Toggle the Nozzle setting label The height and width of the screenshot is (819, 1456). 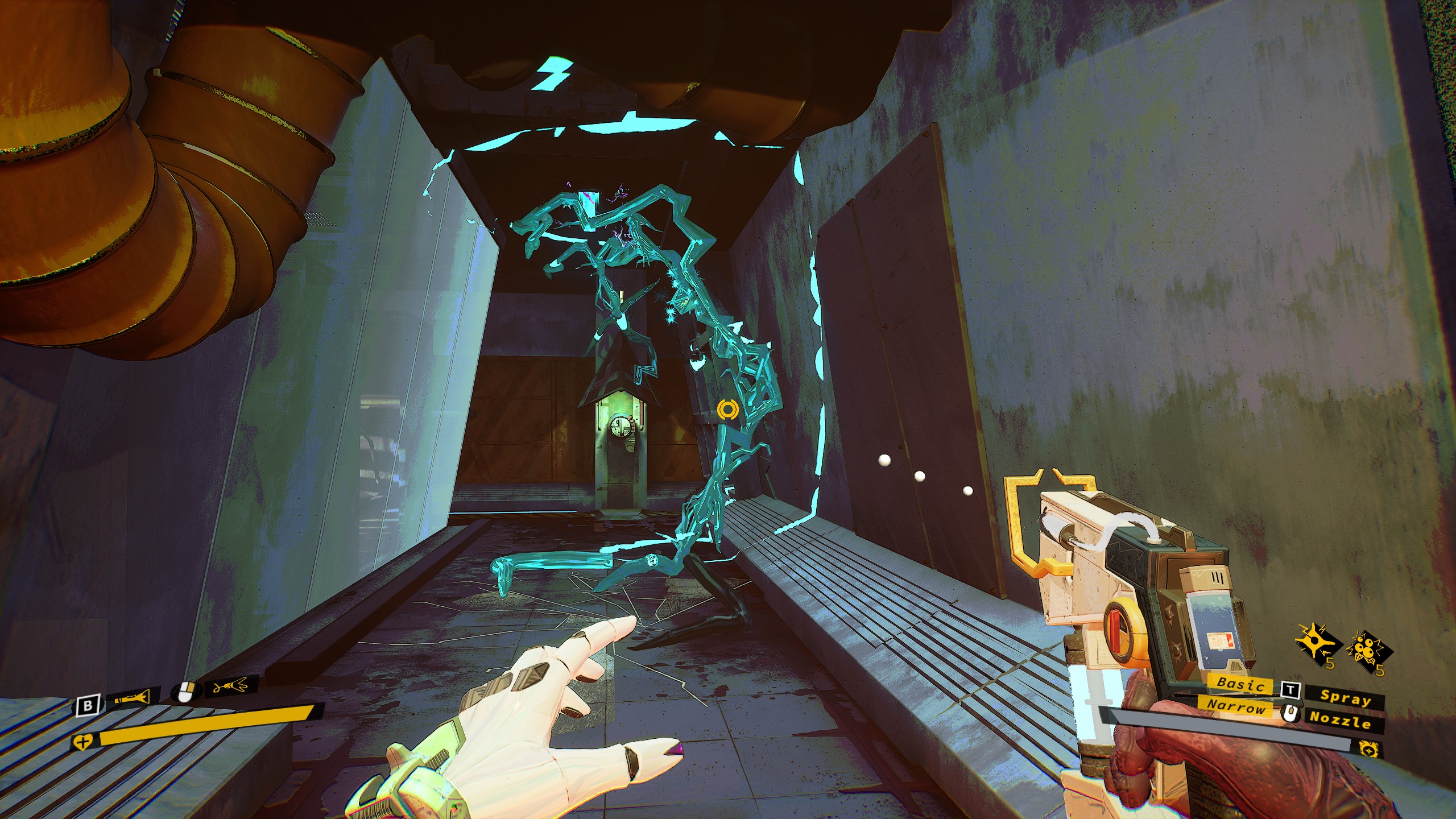1341,721
